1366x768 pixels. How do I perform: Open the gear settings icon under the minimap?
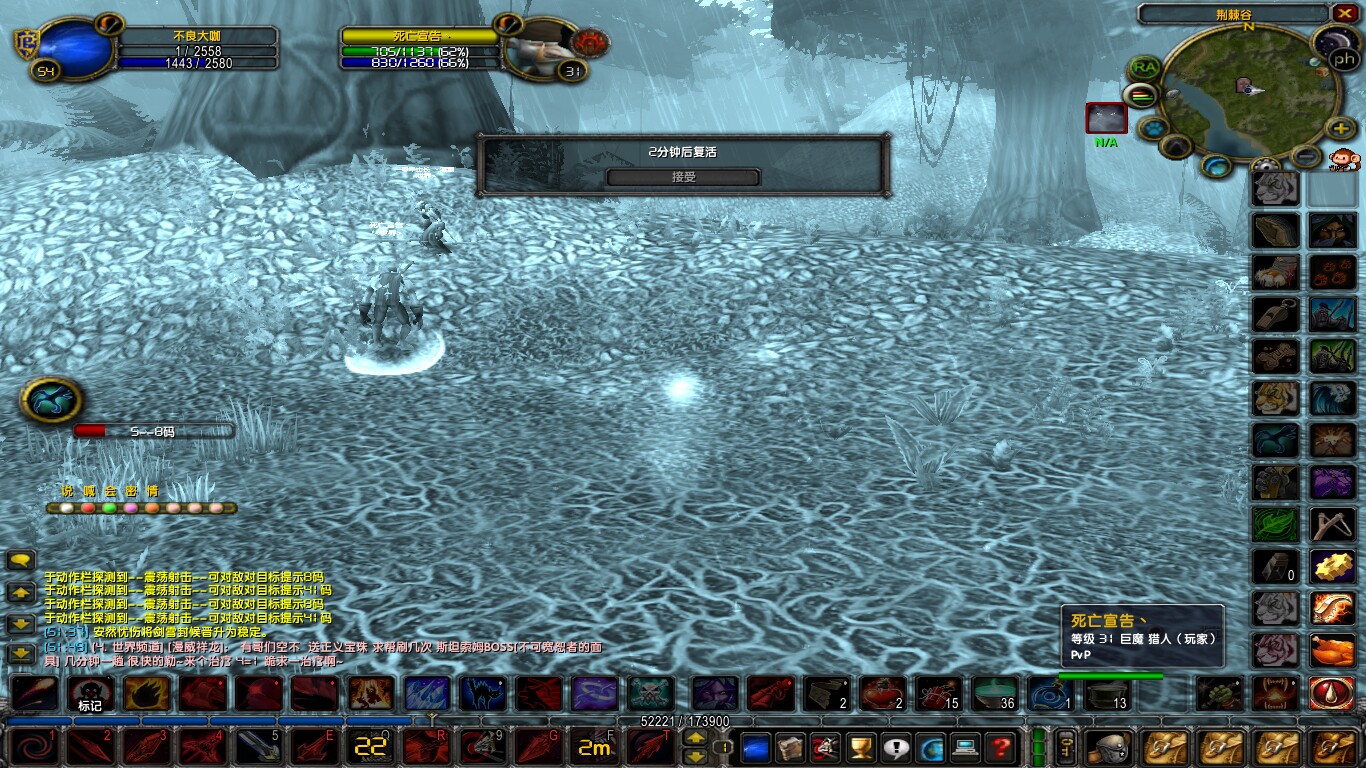1267,164
